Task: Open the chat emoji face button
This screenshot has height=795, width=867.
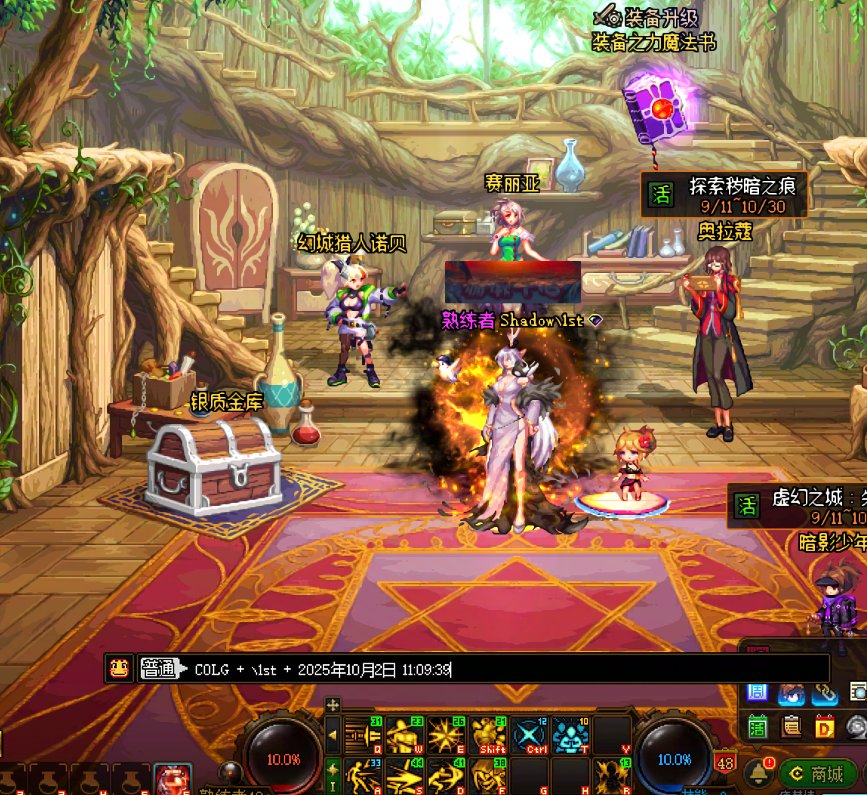Action: click(x=118, y=668)
